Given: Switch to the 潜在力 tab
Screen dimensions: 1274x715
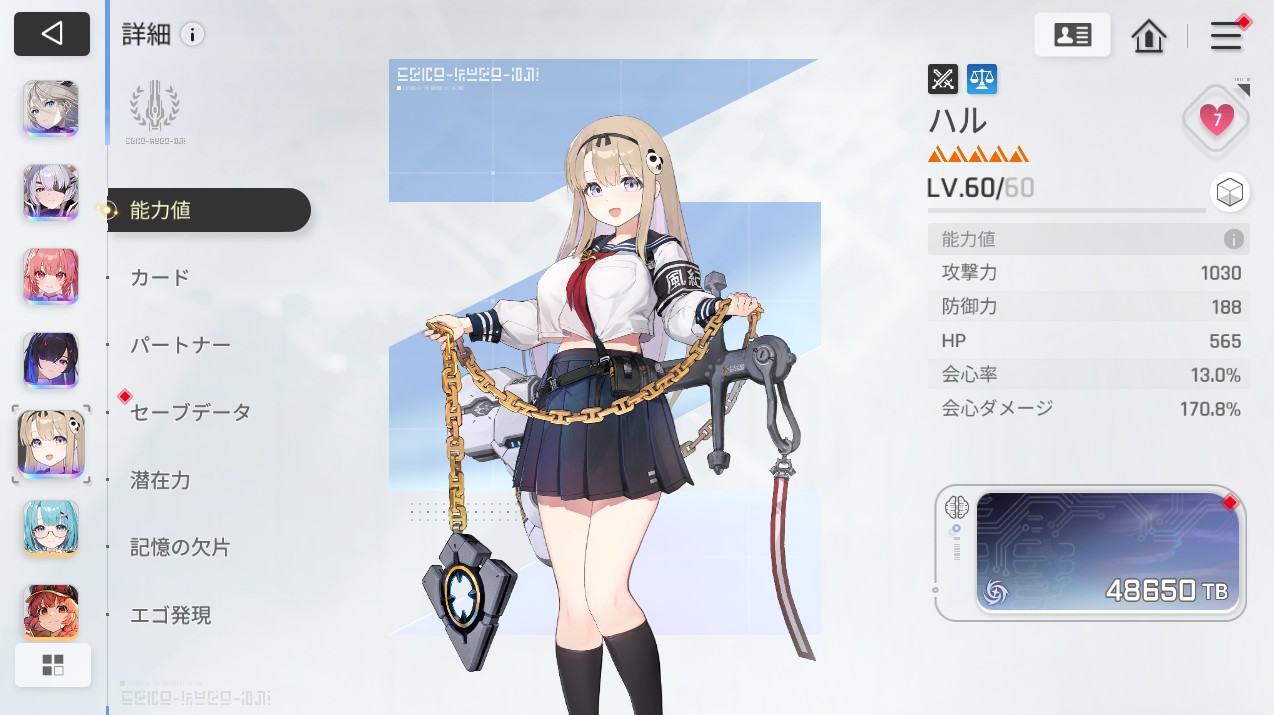Looking at the screenshot, I should pyautogui.click(x=160, y=480).
